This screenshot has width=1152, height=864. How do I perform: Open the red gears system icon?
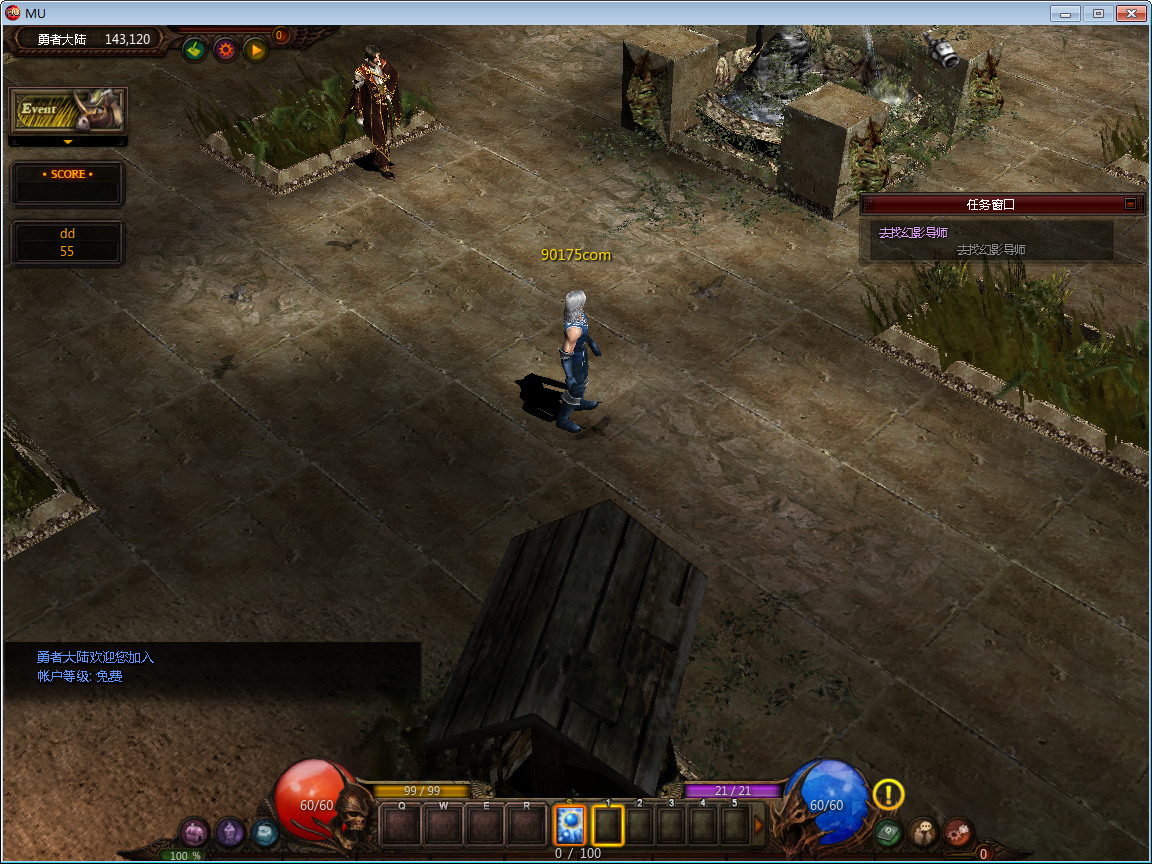click(958, 832)
